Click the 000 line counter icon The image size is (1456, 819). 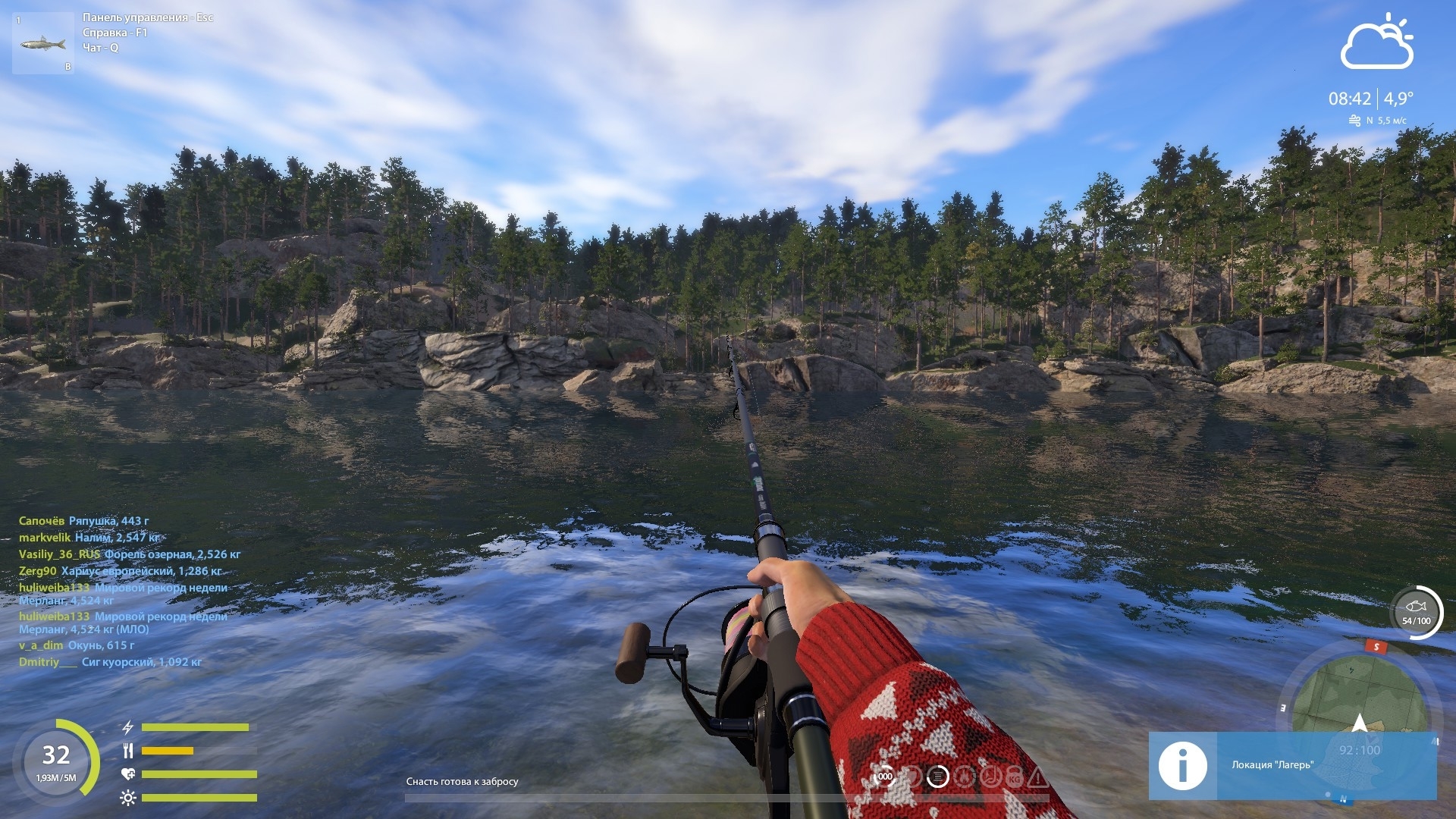pyautogui.click(x=885, y=777)
